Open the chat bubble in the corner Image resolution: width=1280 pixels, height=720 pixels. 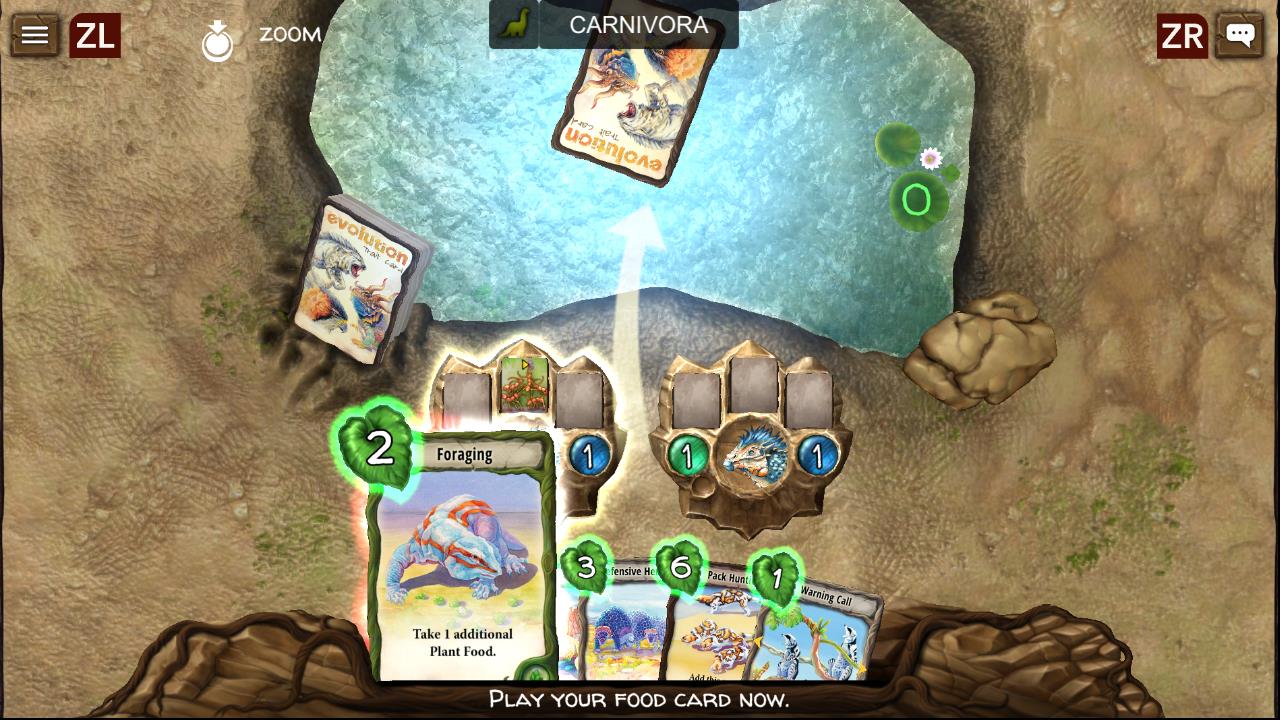coord(1241,34)
